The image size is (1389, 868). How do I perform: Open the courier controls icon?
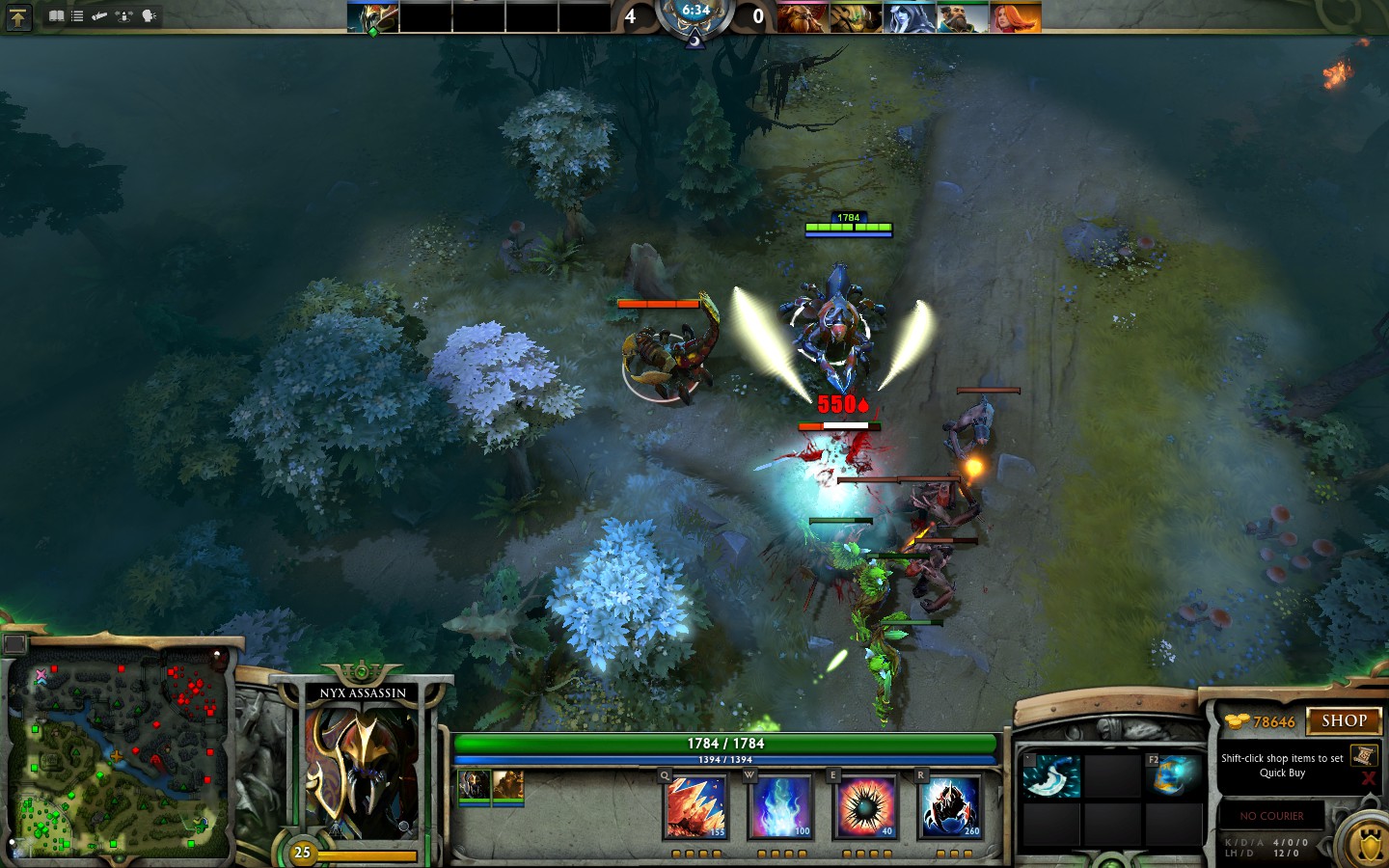(123, 15)
